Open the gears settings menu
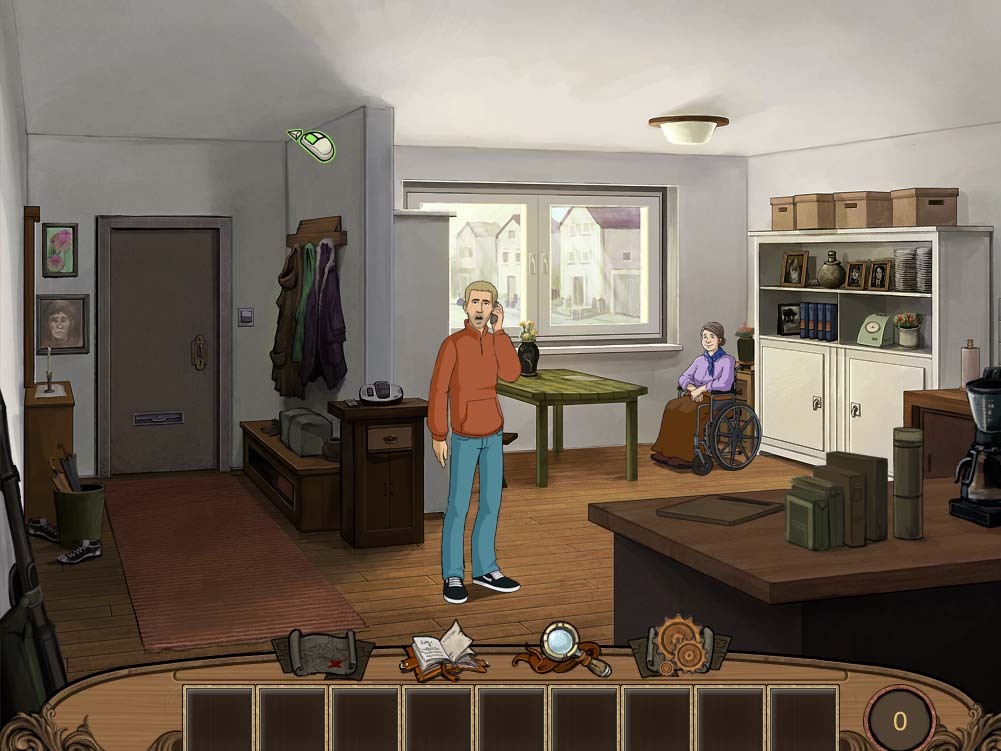The width and height of the screenshot is (1001, 751). coord(680,646)
